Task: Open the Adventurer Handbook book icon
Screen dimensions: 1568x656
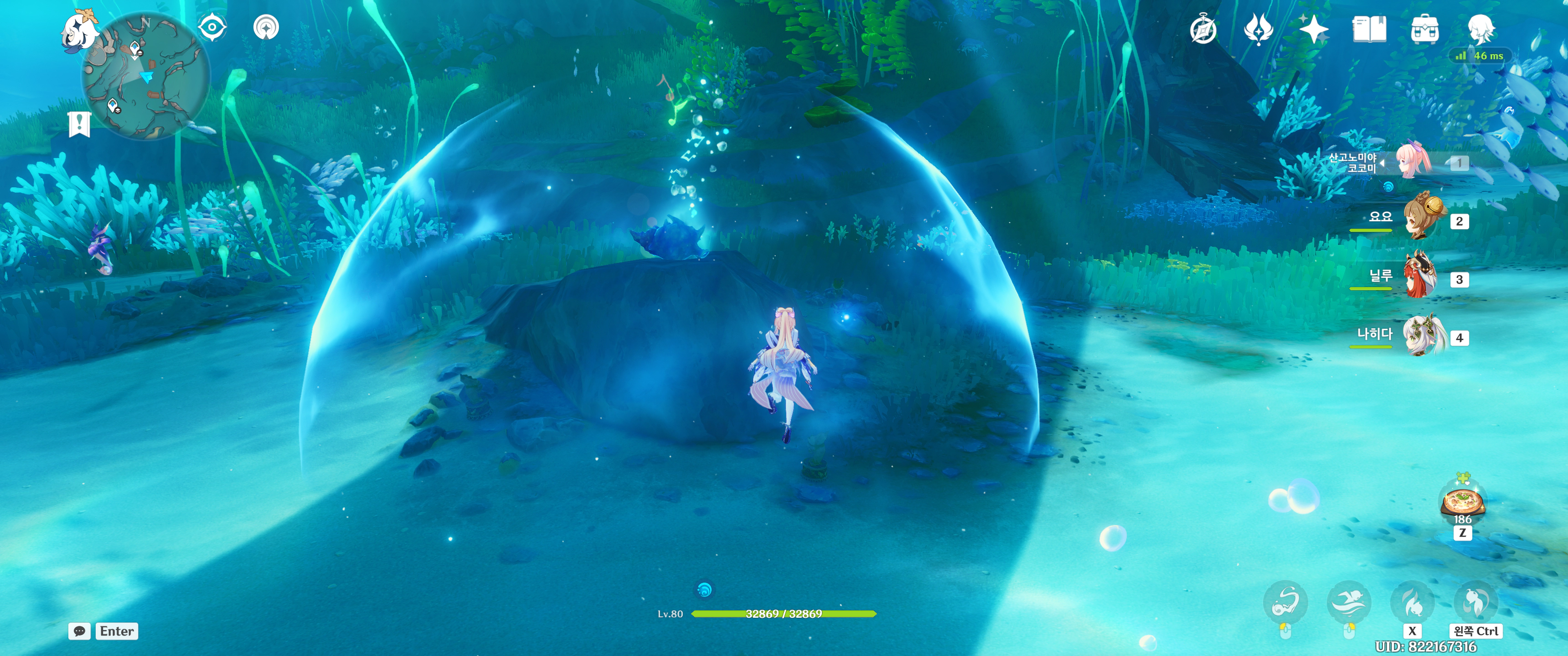Action: [x=1369, y=29]
